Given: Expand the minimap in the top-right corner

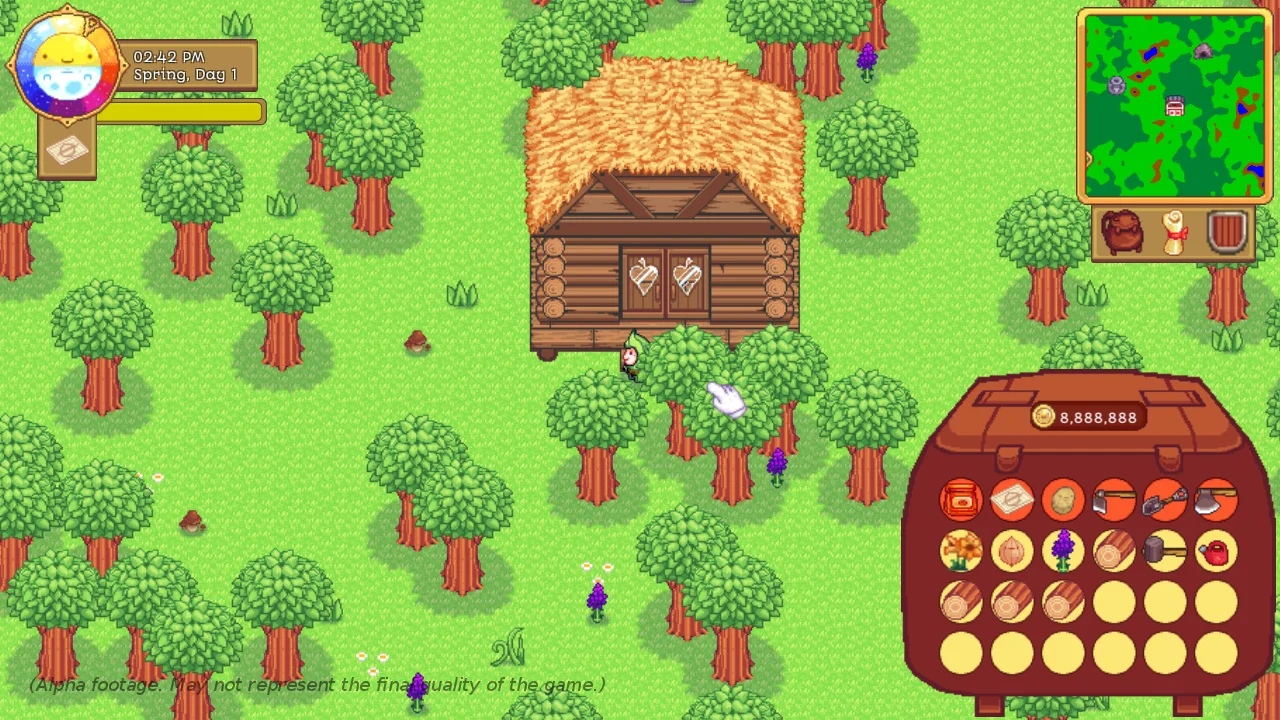Looking at the screenshot, I should pyautogui.click(x=1175, y=105).
